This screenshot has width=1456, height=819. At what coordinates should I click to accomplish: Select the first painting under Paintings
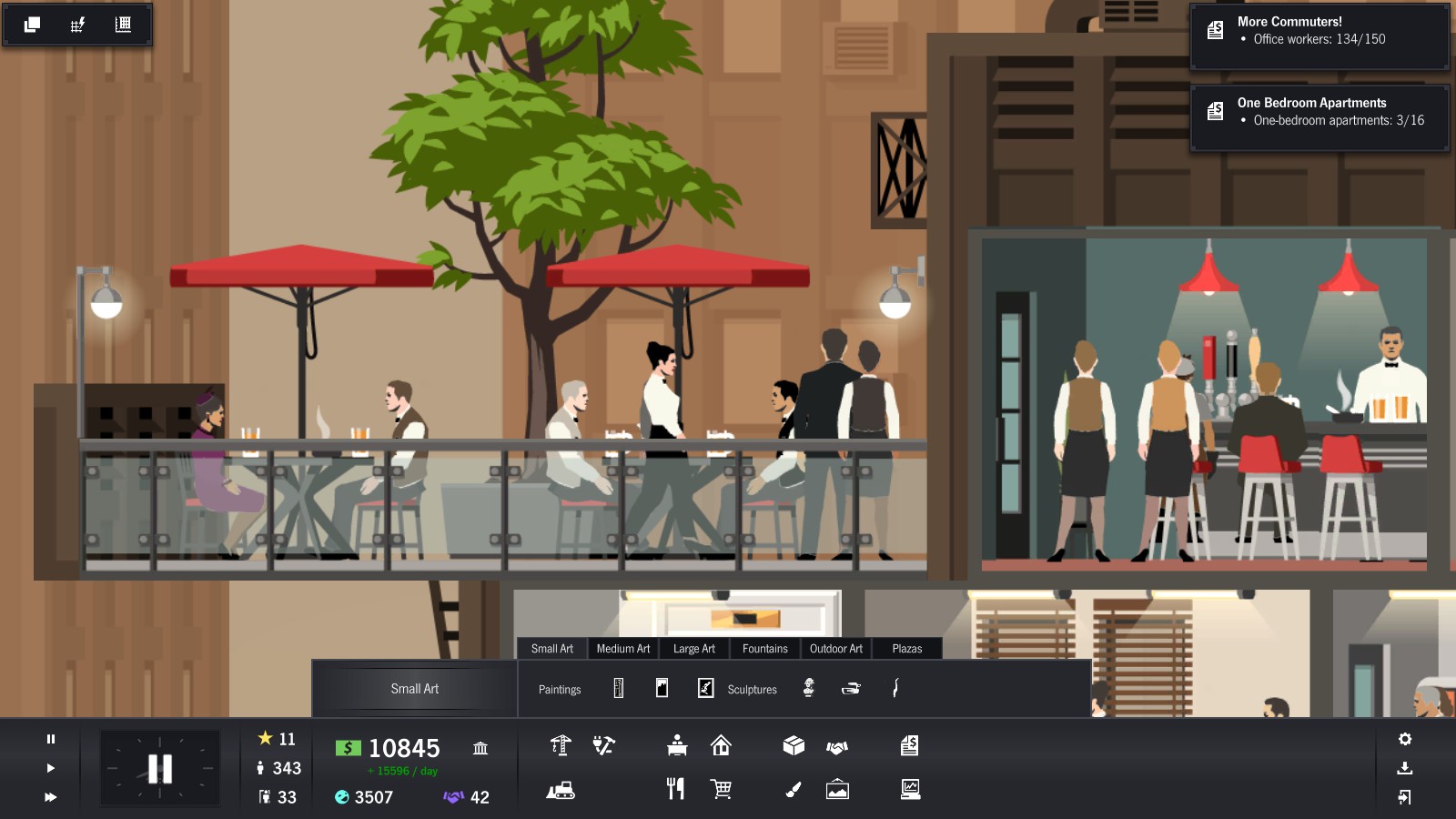(617, 689)
